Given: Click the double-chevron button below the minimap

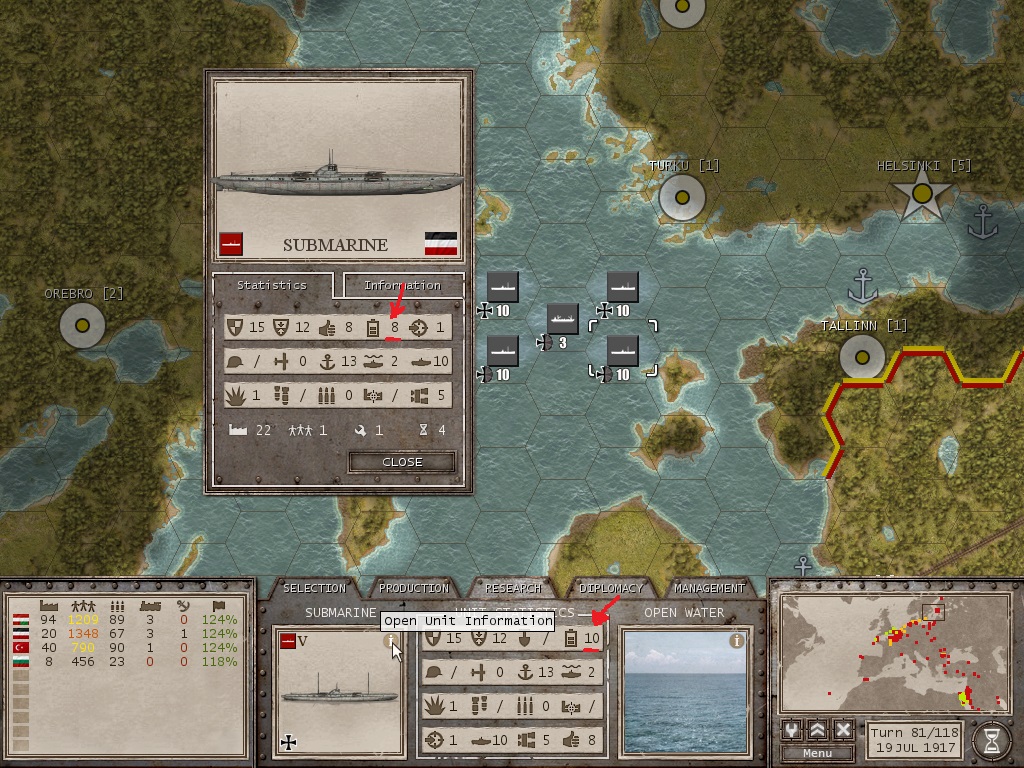Looking at the screenshot, I should (818, 730).
